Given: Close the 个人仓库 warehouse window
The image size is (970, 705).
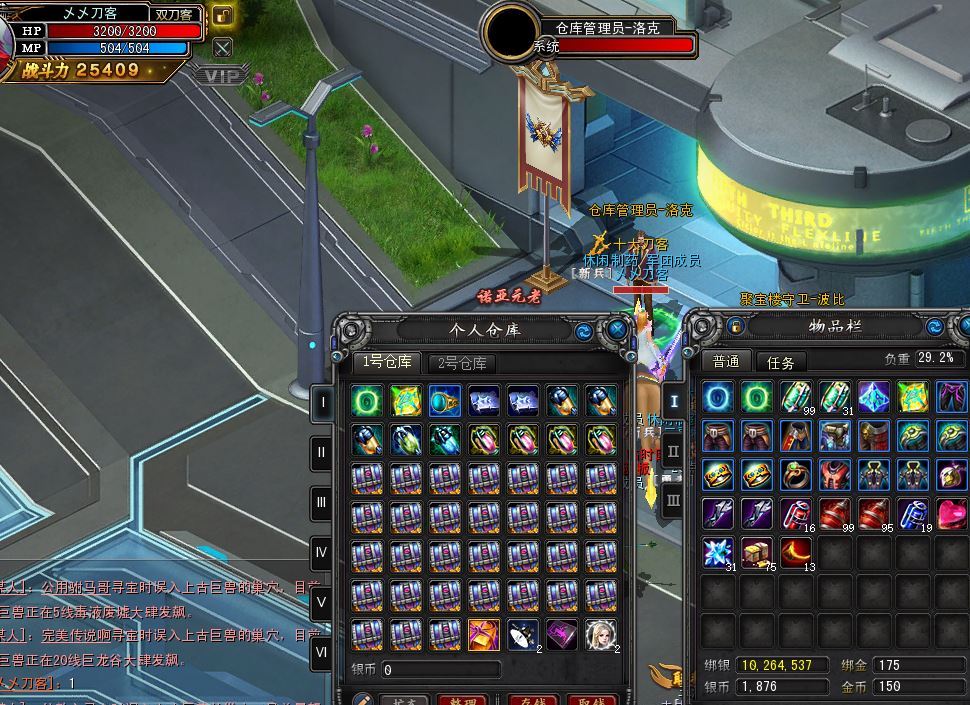Looking at the screenshot, I should tap(617, 330).
